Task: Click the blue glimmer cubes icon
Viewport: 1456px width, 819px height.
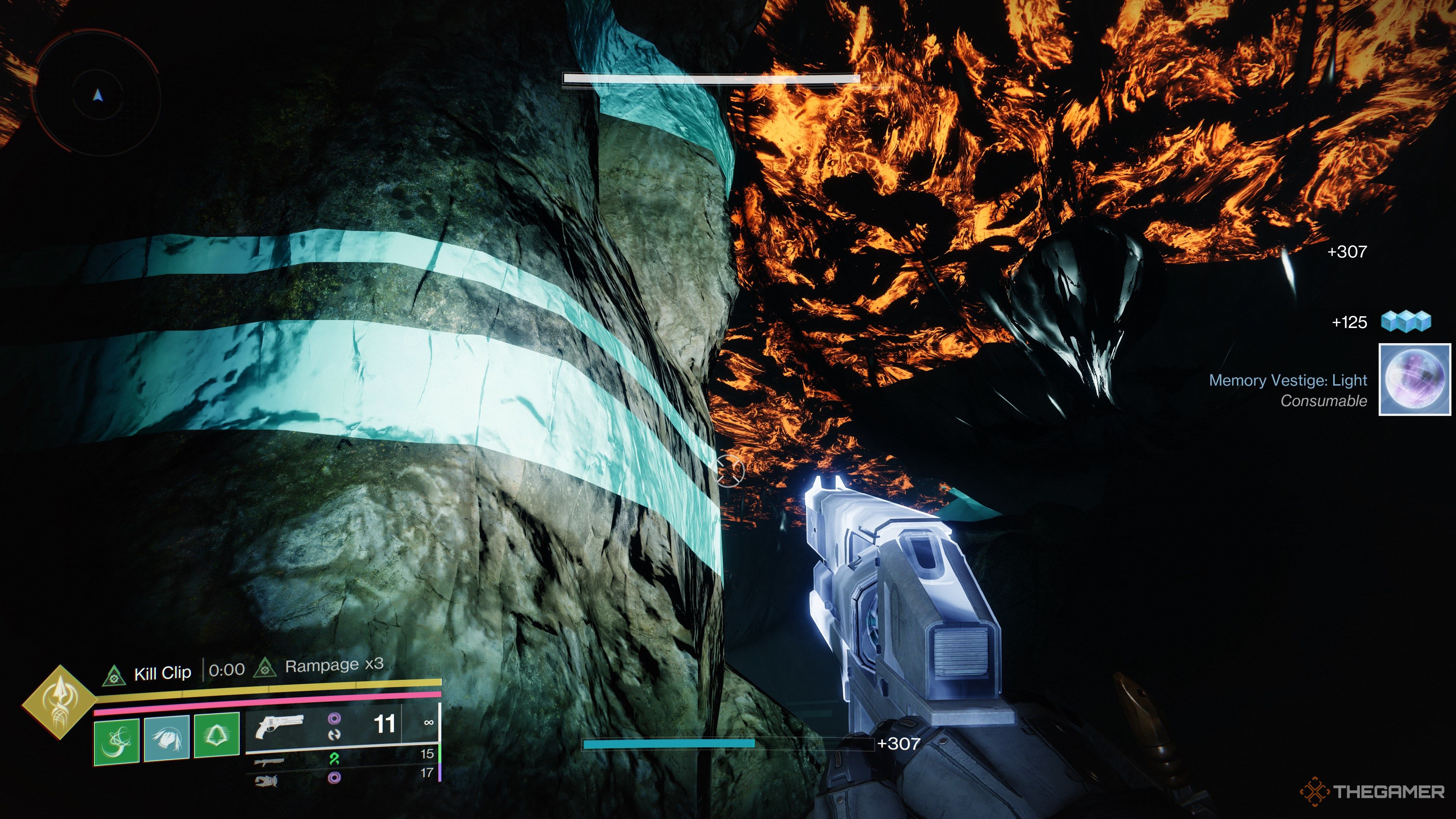Action: [1406, 322]
